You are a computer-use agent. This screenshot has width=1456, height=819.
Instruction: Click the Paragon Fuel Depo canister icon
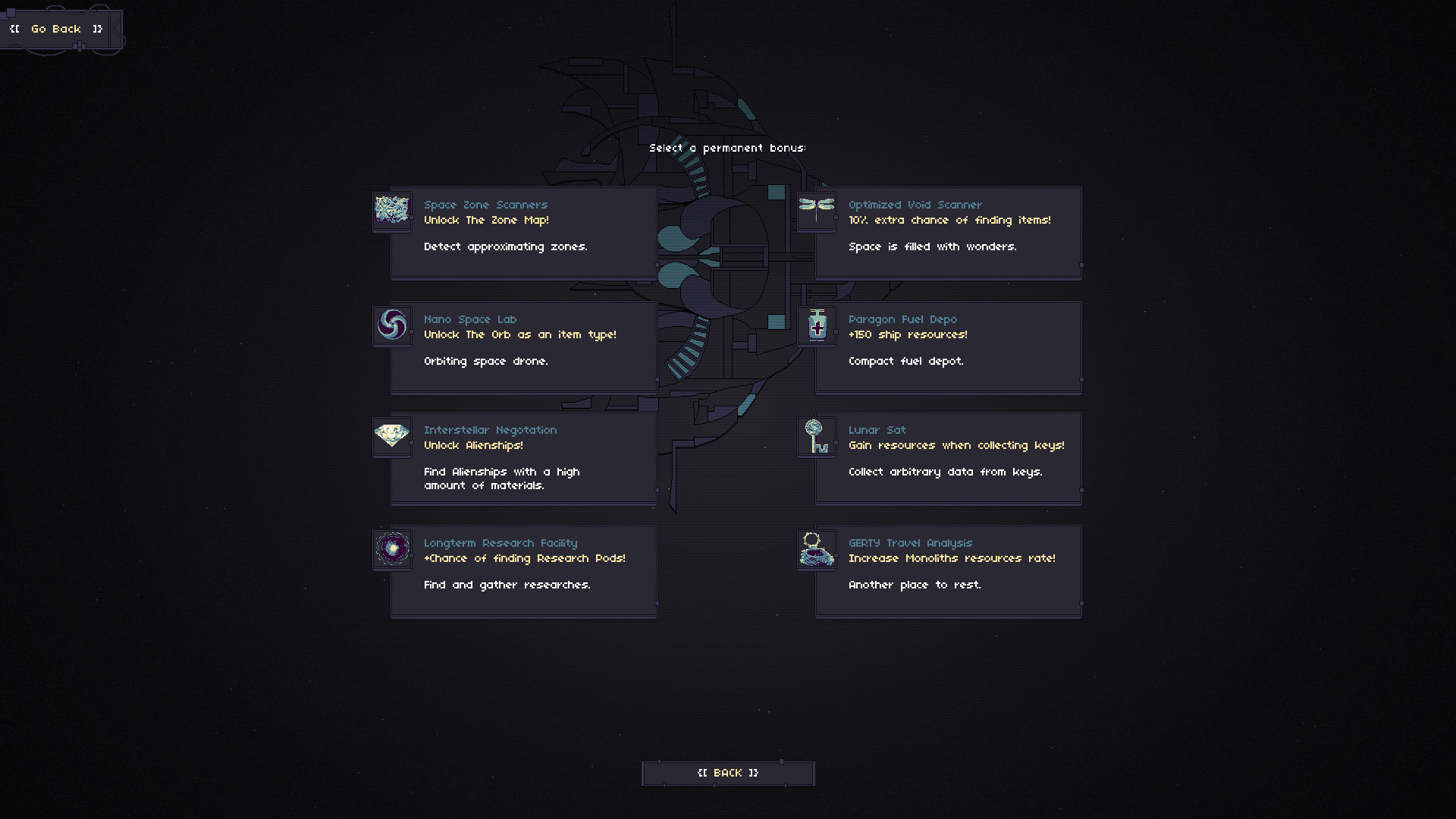tap(817, 326)
